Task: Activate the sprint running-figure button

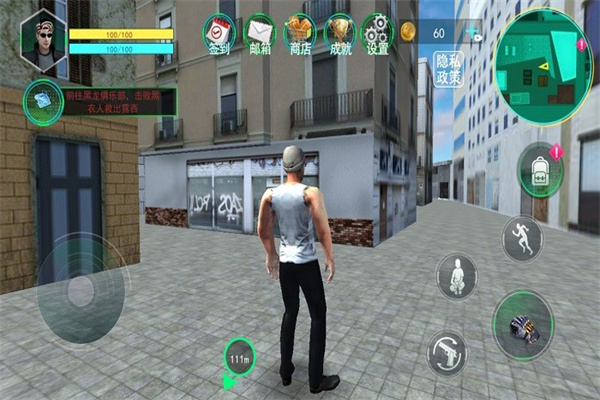Action: (x=522, y=238)
